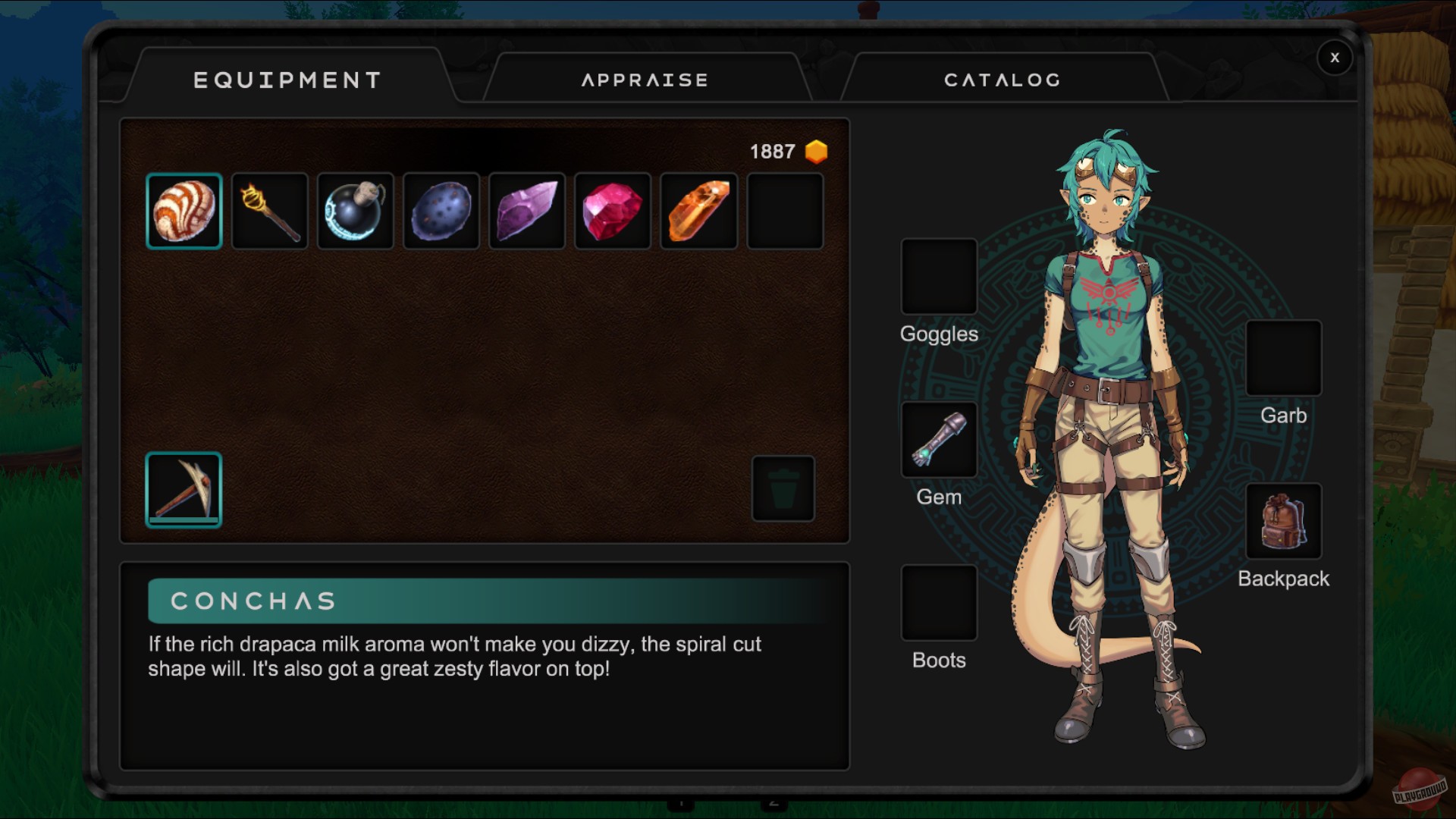
Task: Choose the dark blue spotted egg
Action: point(441,211)
